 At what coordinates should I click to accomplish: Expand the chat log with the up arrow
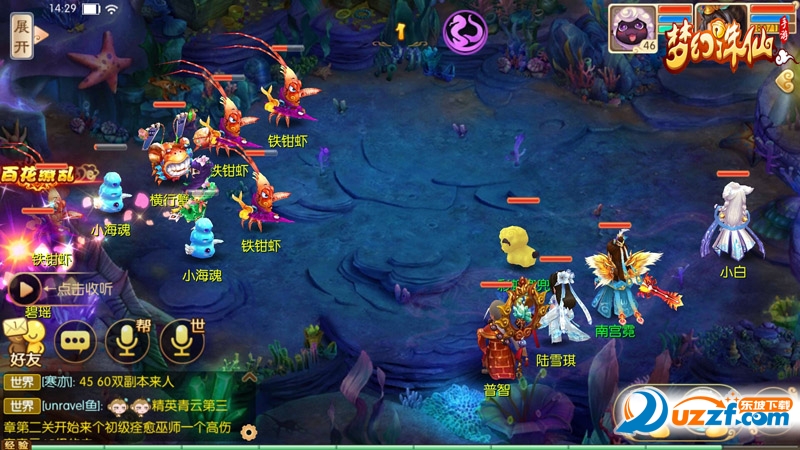(x=250, y=377)
